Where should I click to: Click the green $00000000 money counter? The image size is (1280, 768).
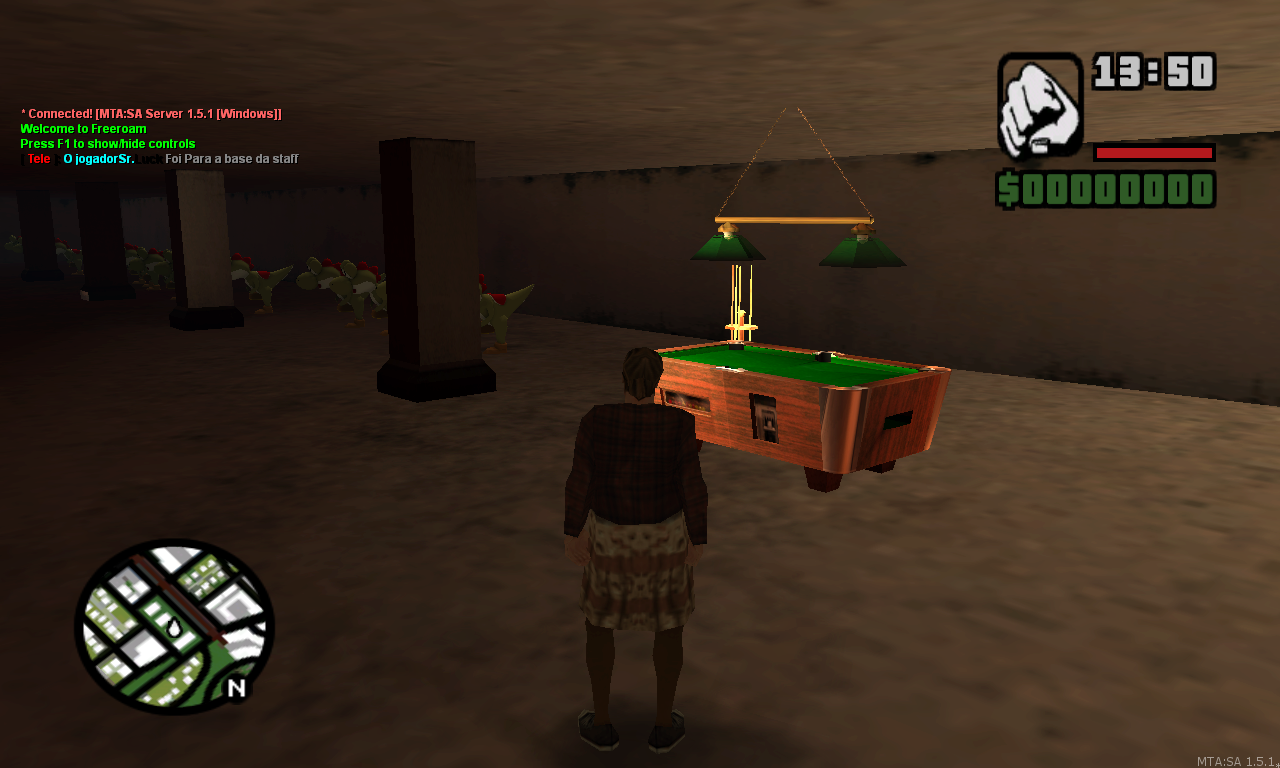tap(1107, 188)
